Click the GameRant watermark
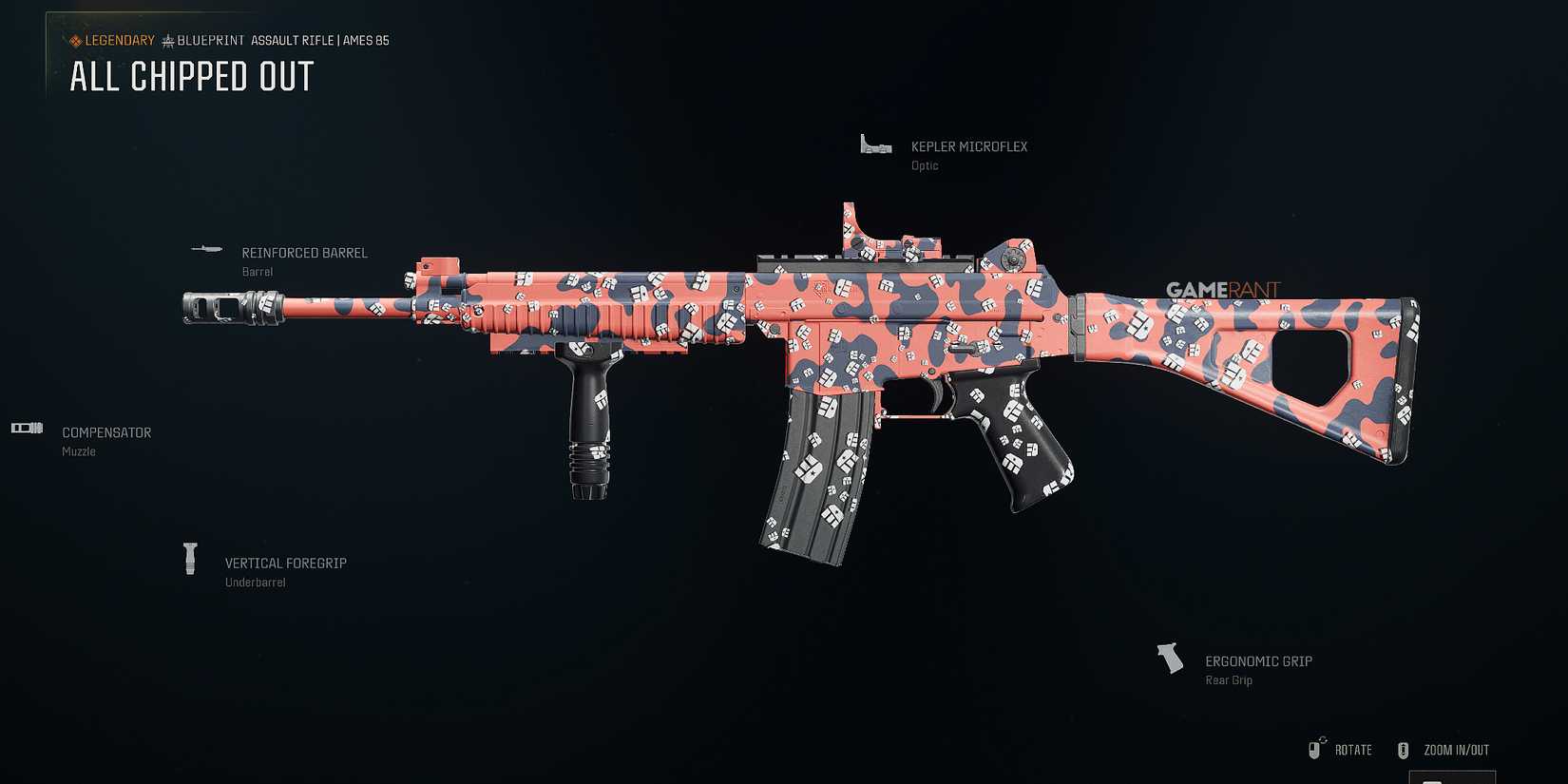The height and width of the screenshot is (784, 1568). pos(1222,290)
